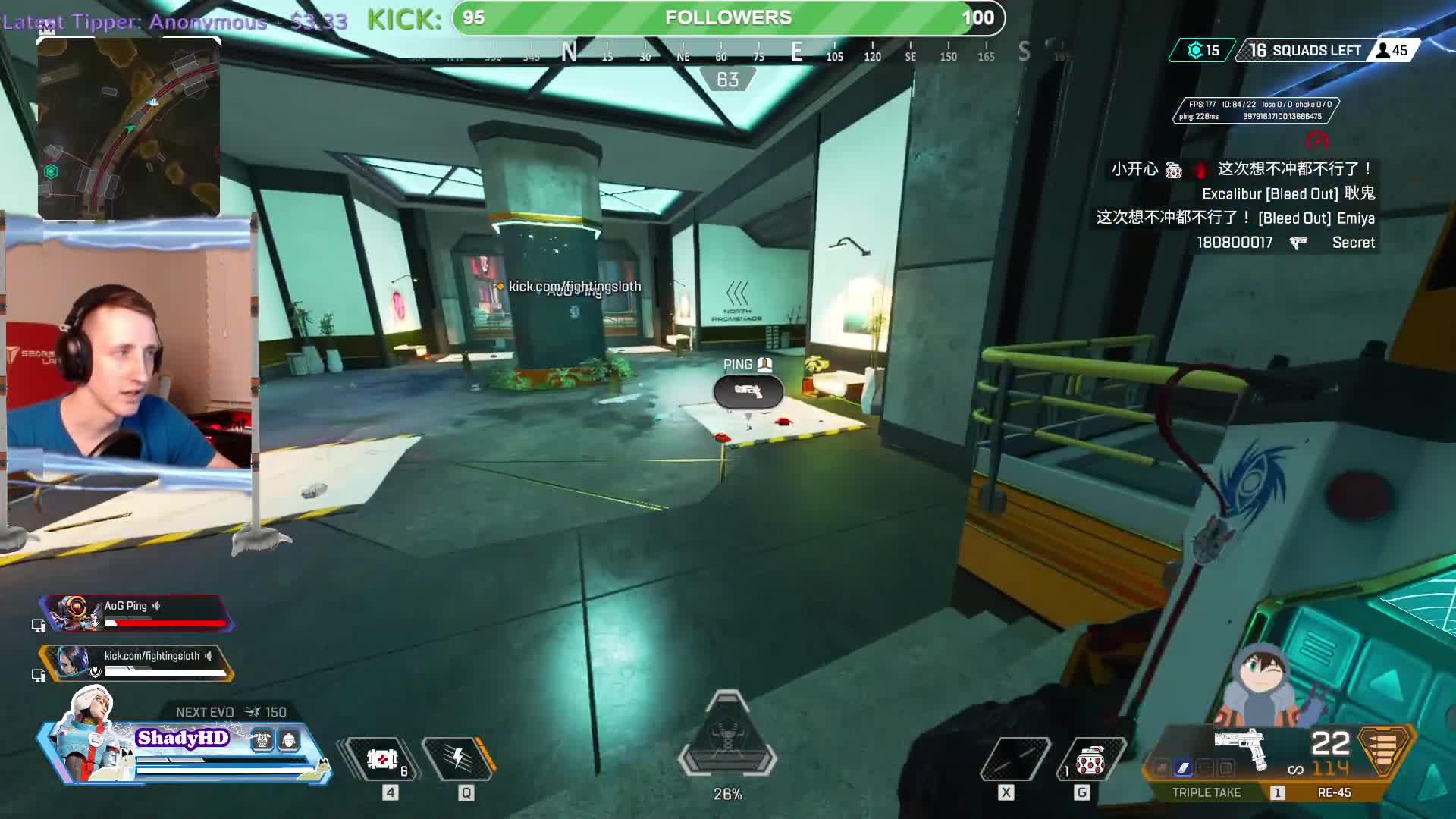The width and height of the screenshot is (1456, 819).
Task: Open the minimap in the corner
Action: coord(129,127)
